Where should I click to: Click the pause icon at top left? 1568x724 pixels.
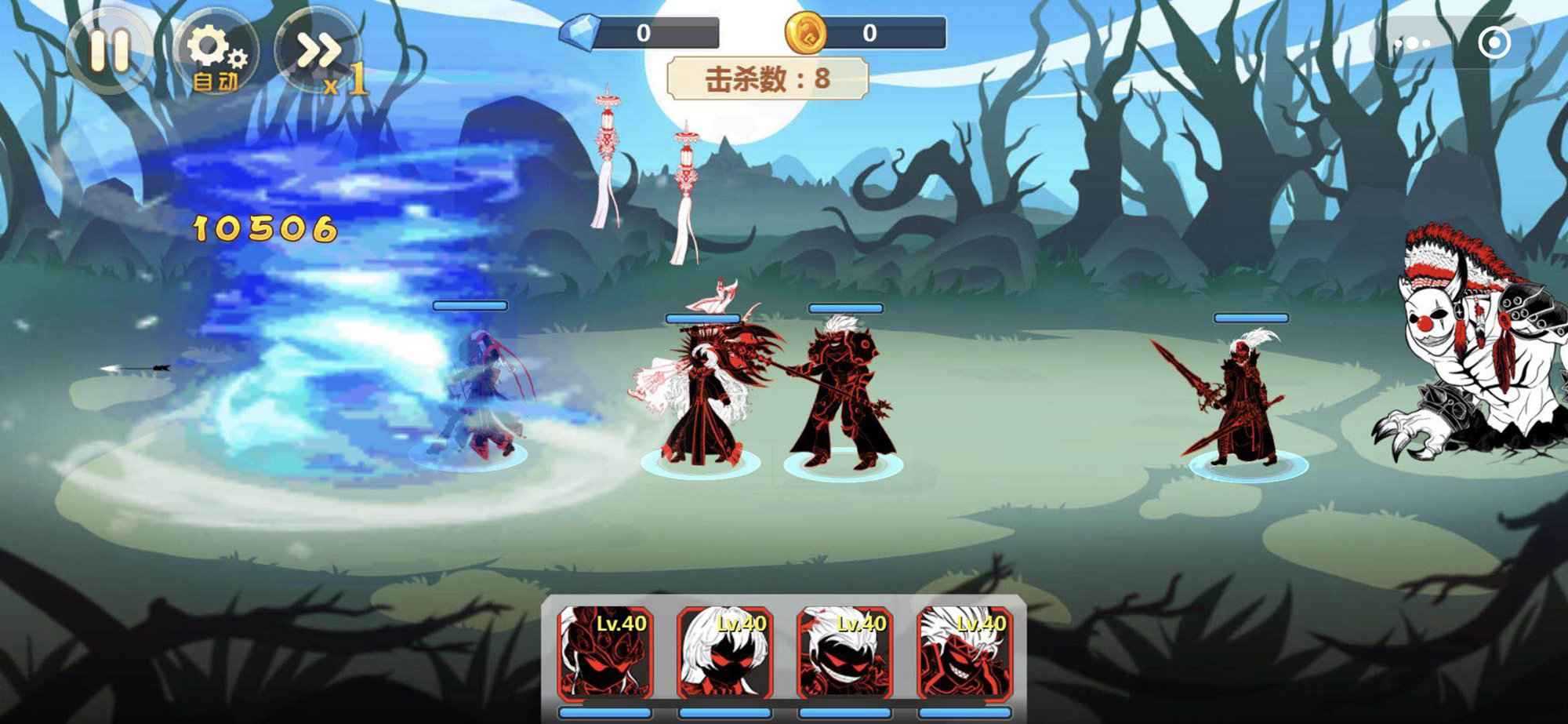point(111,49)
